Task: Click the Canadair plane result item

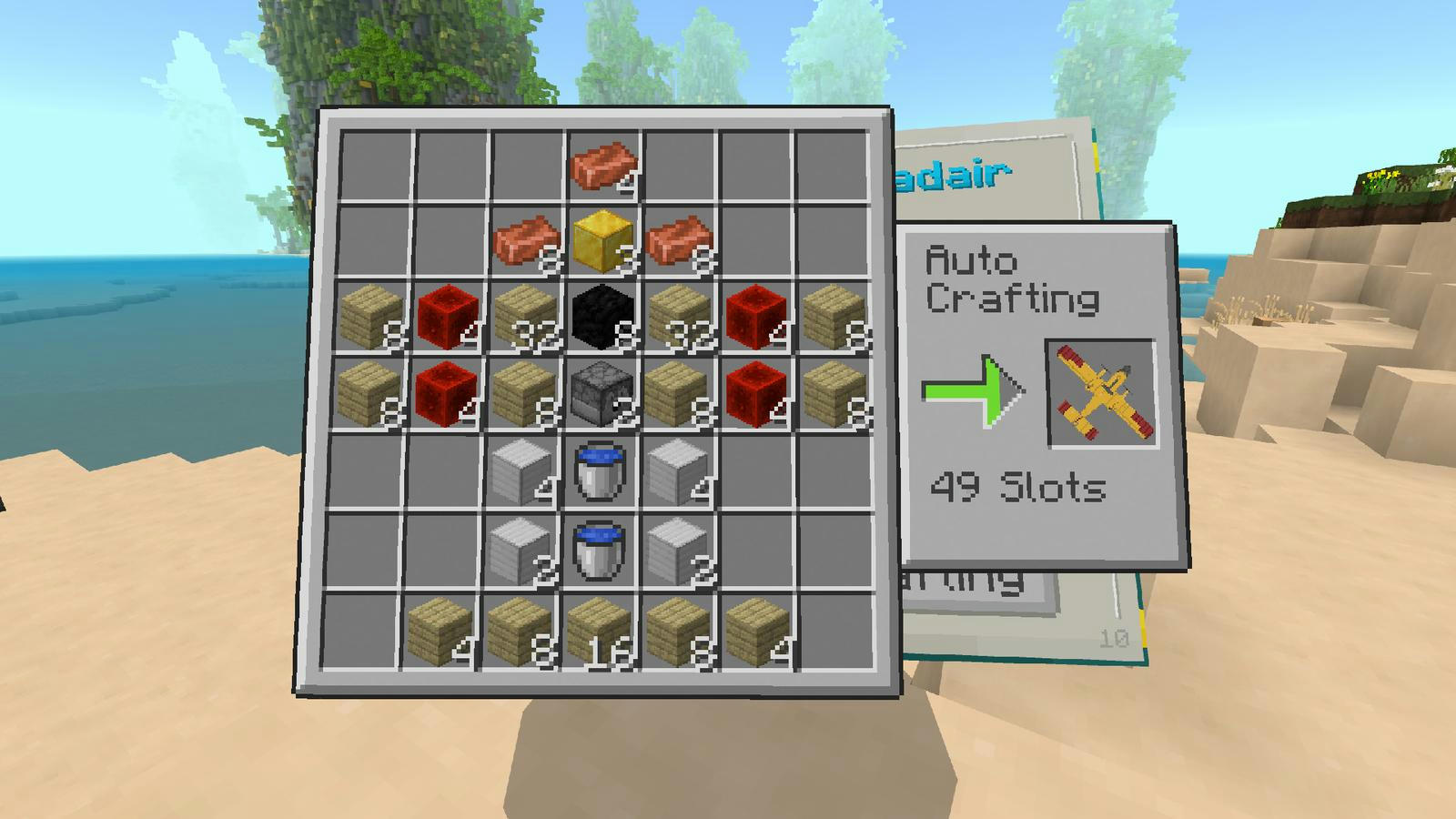Action: coord(1104,389)
